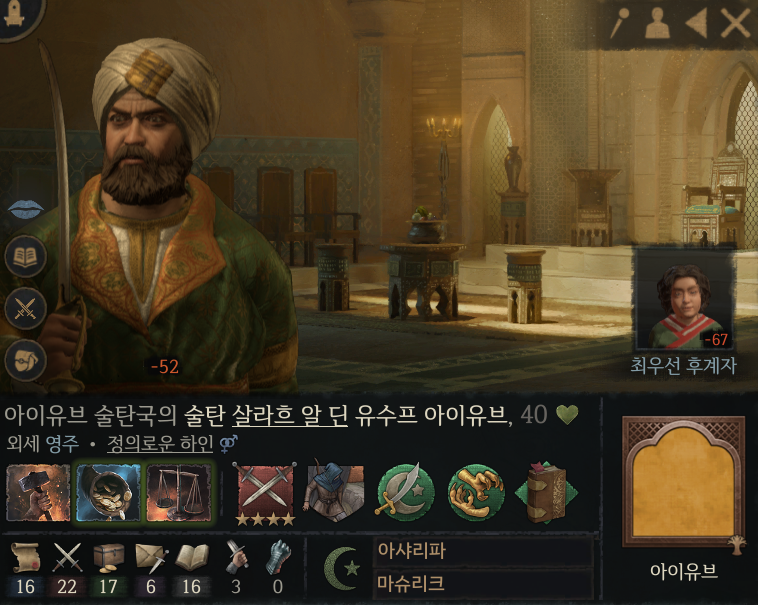
Task: Click the character silhouette icon in top bar
Action: coord(657,23)
